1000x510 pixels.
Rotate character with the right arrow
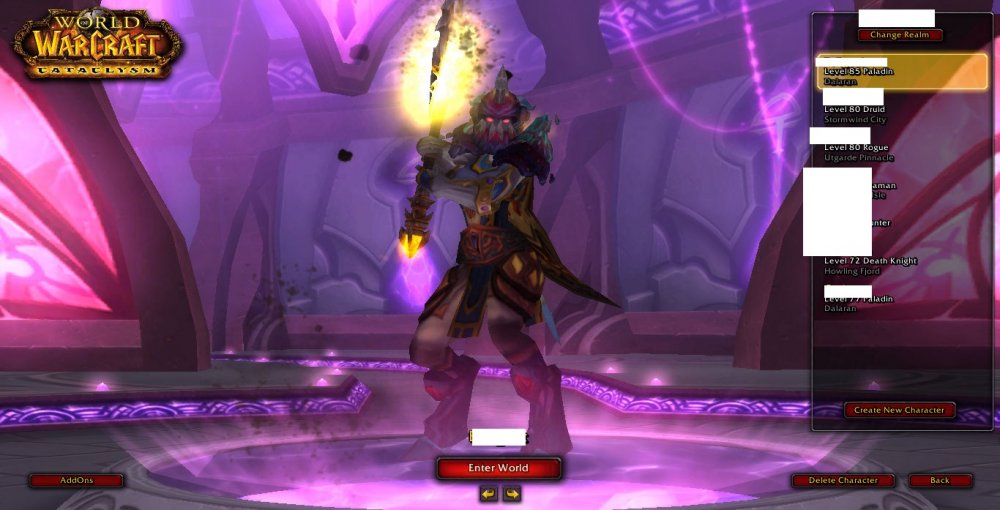tap(512, 494)
